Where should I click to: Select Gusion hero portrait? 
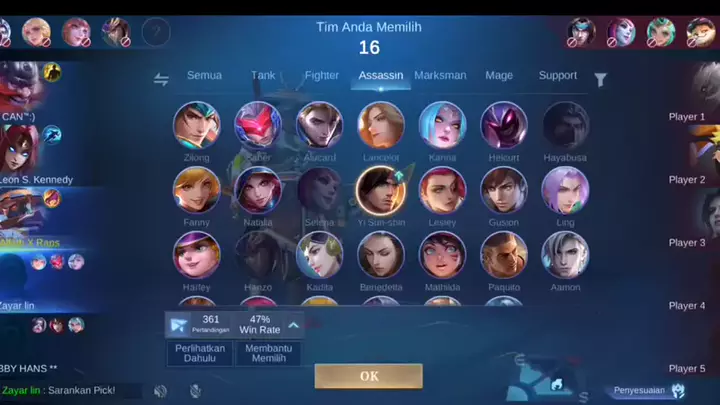504,189
